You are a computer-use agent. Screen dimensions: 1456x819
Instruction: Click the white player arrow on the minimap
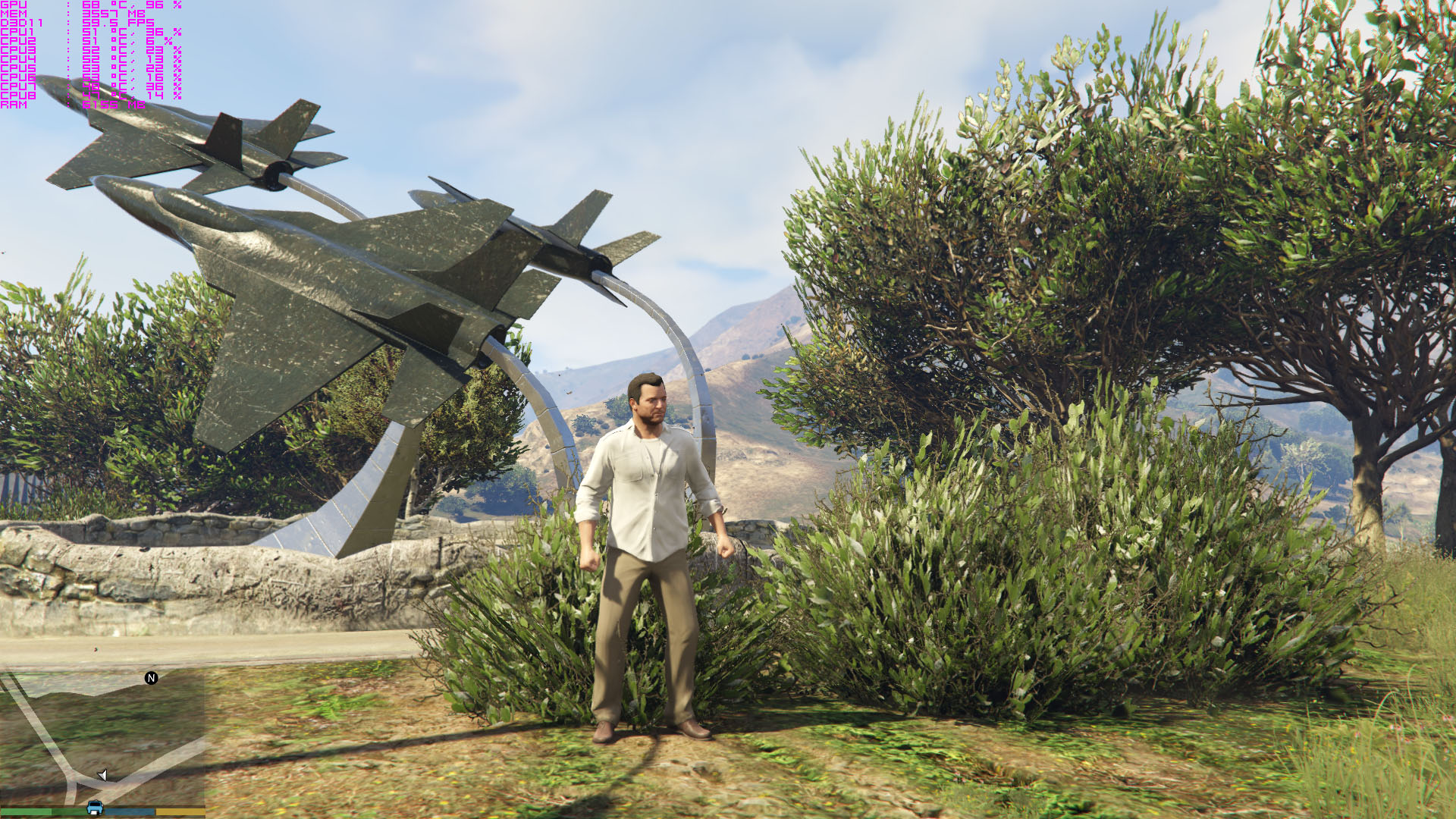point(103,774)
